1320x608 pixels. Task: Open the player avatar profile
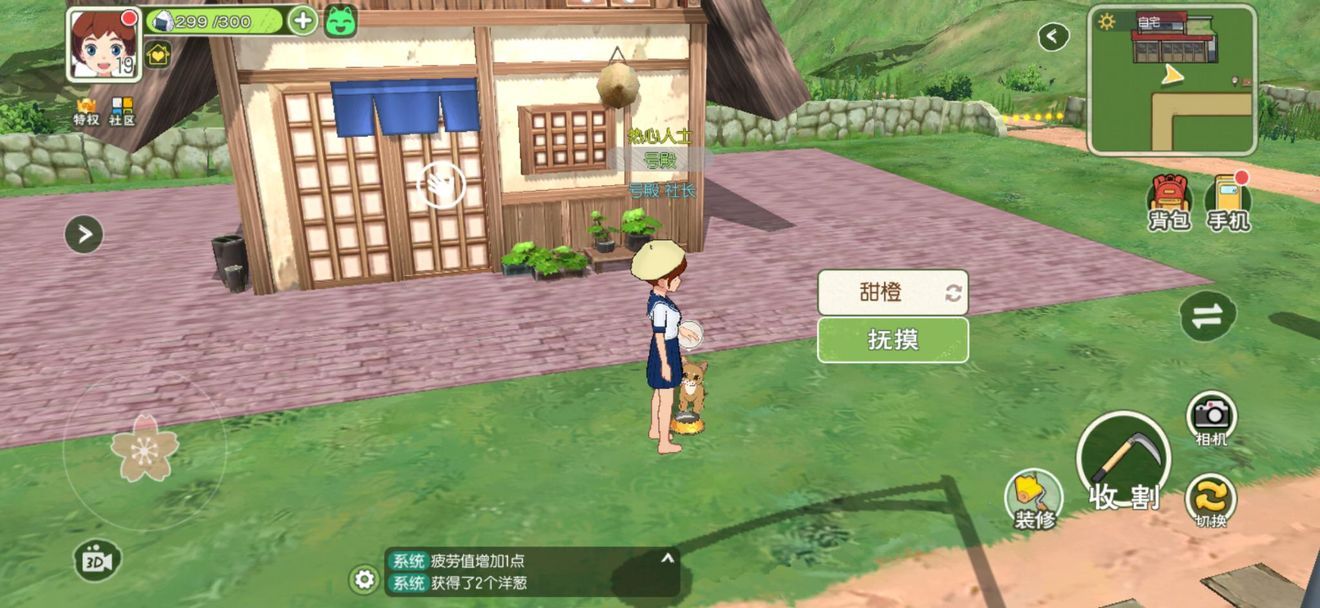point(103,44)
